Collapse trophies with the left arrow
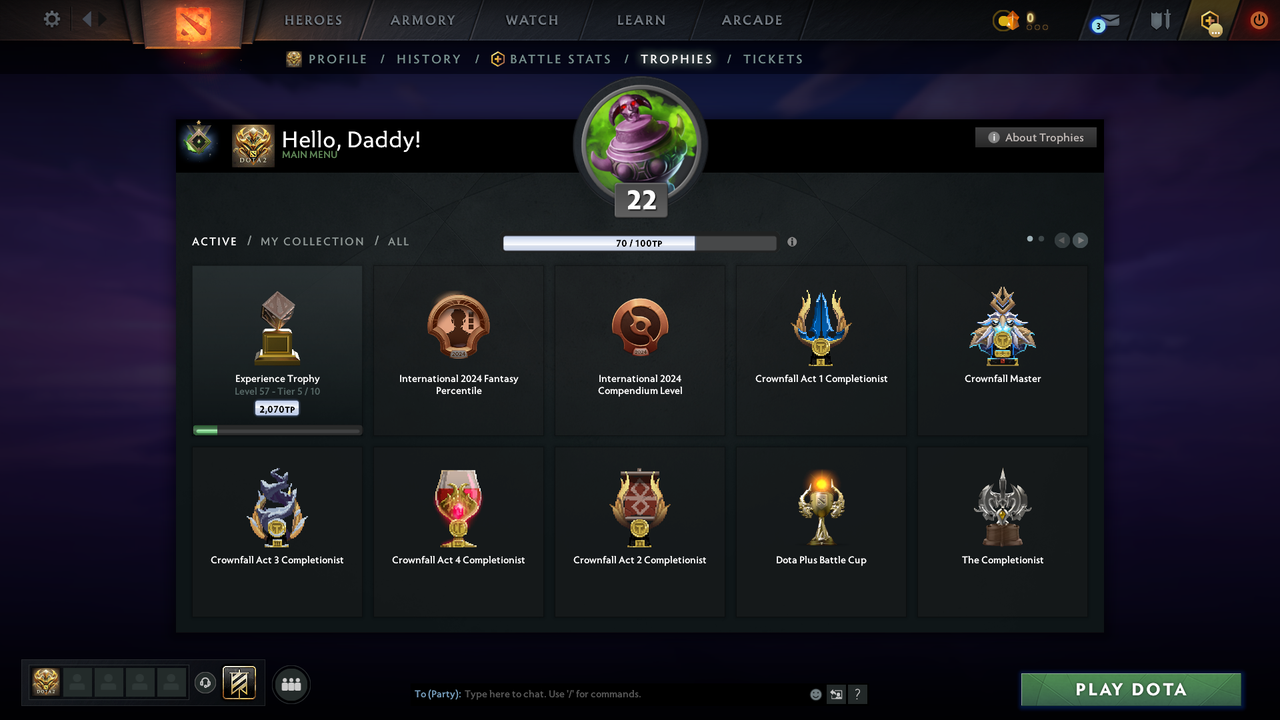 [x=1062, y=240]
